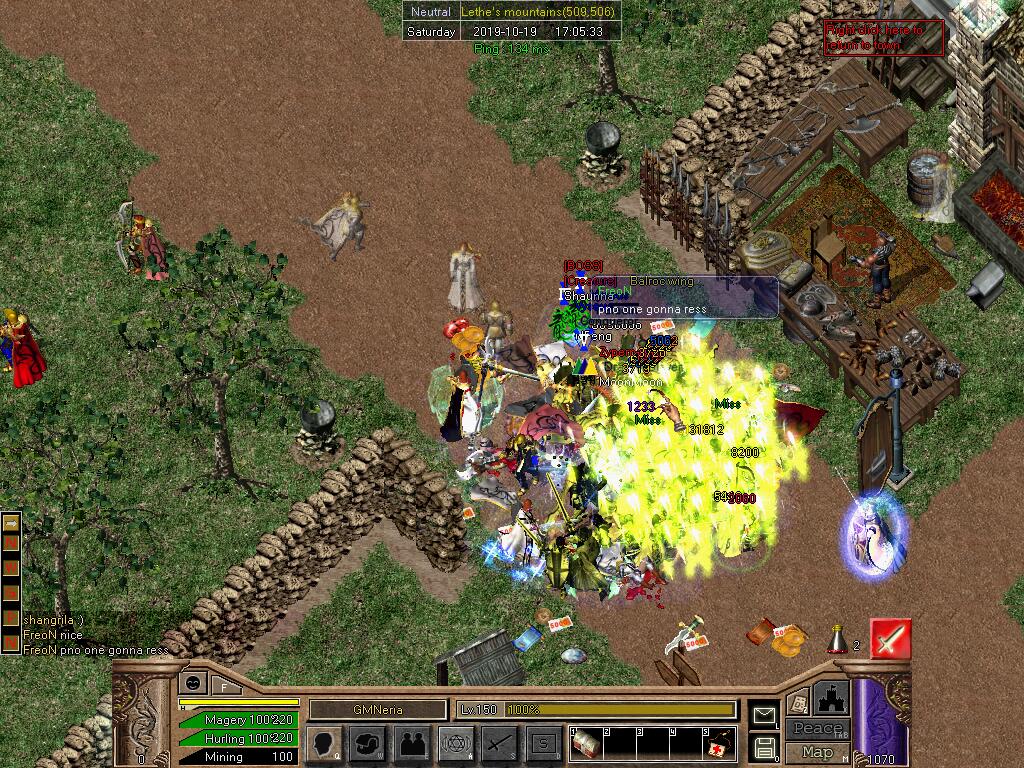
Task: Open the bag inventory button
Action: (x=368, y=743)
